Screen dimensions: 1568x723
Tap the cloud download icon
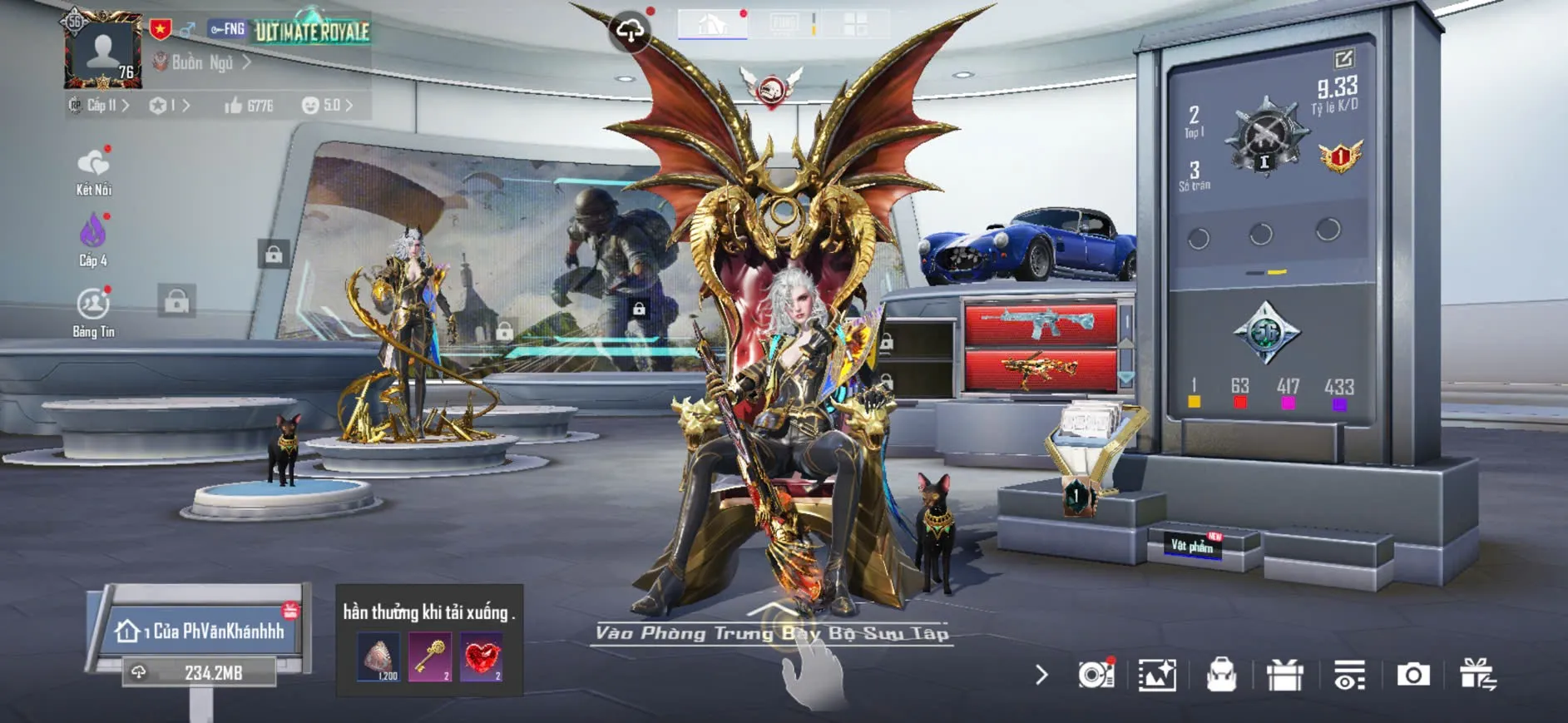[x=630, y=32]
